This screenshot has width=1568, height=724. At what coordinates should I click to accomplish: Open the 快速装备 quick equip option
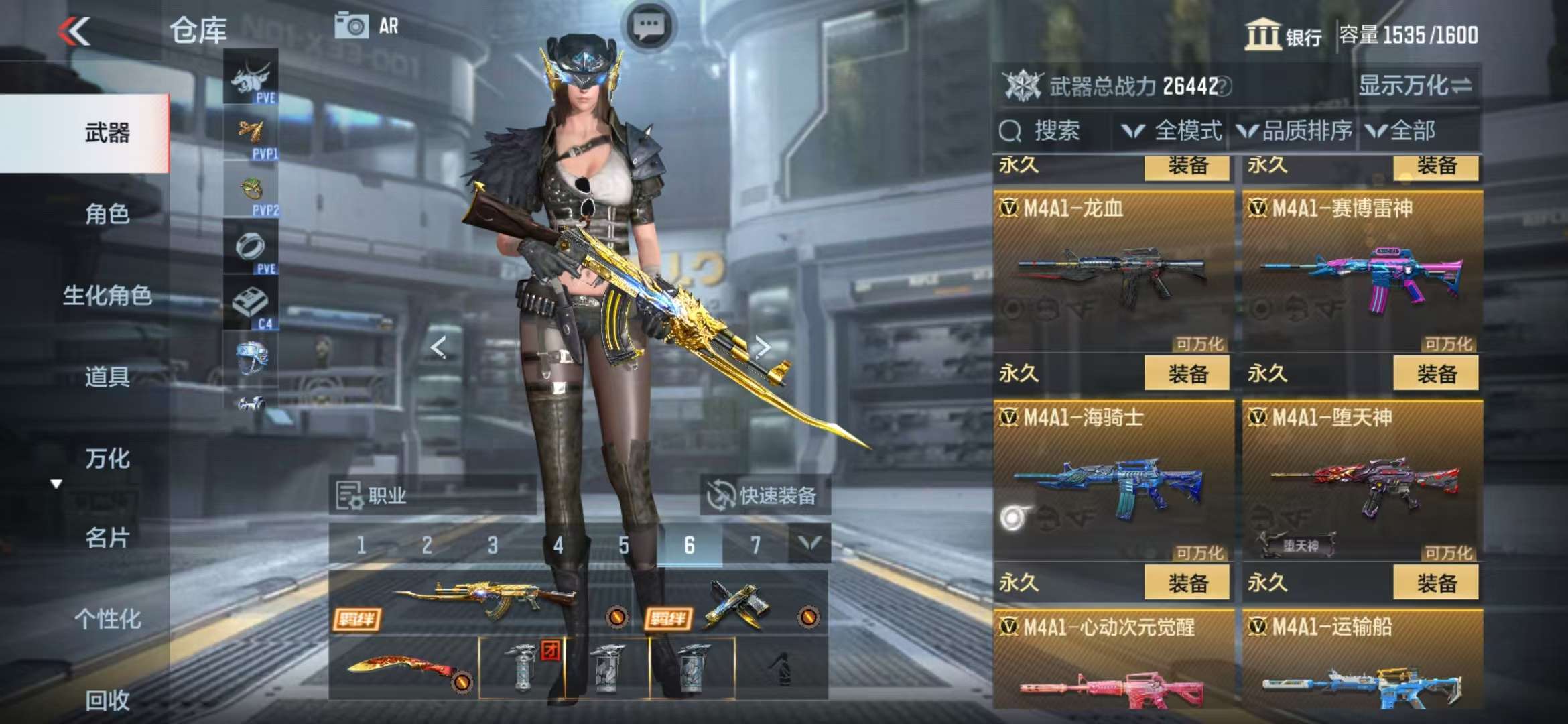tap(764, 496)
